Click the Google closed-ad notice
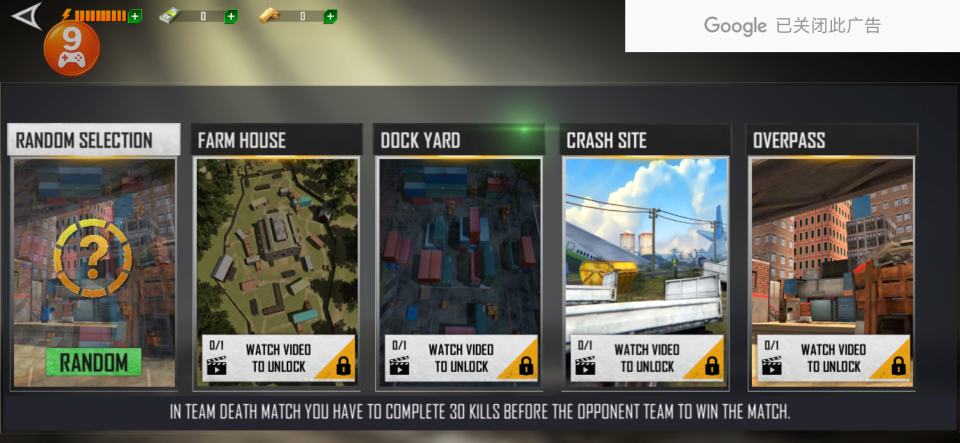The image size is (960, 443). (x=792, y=26)
